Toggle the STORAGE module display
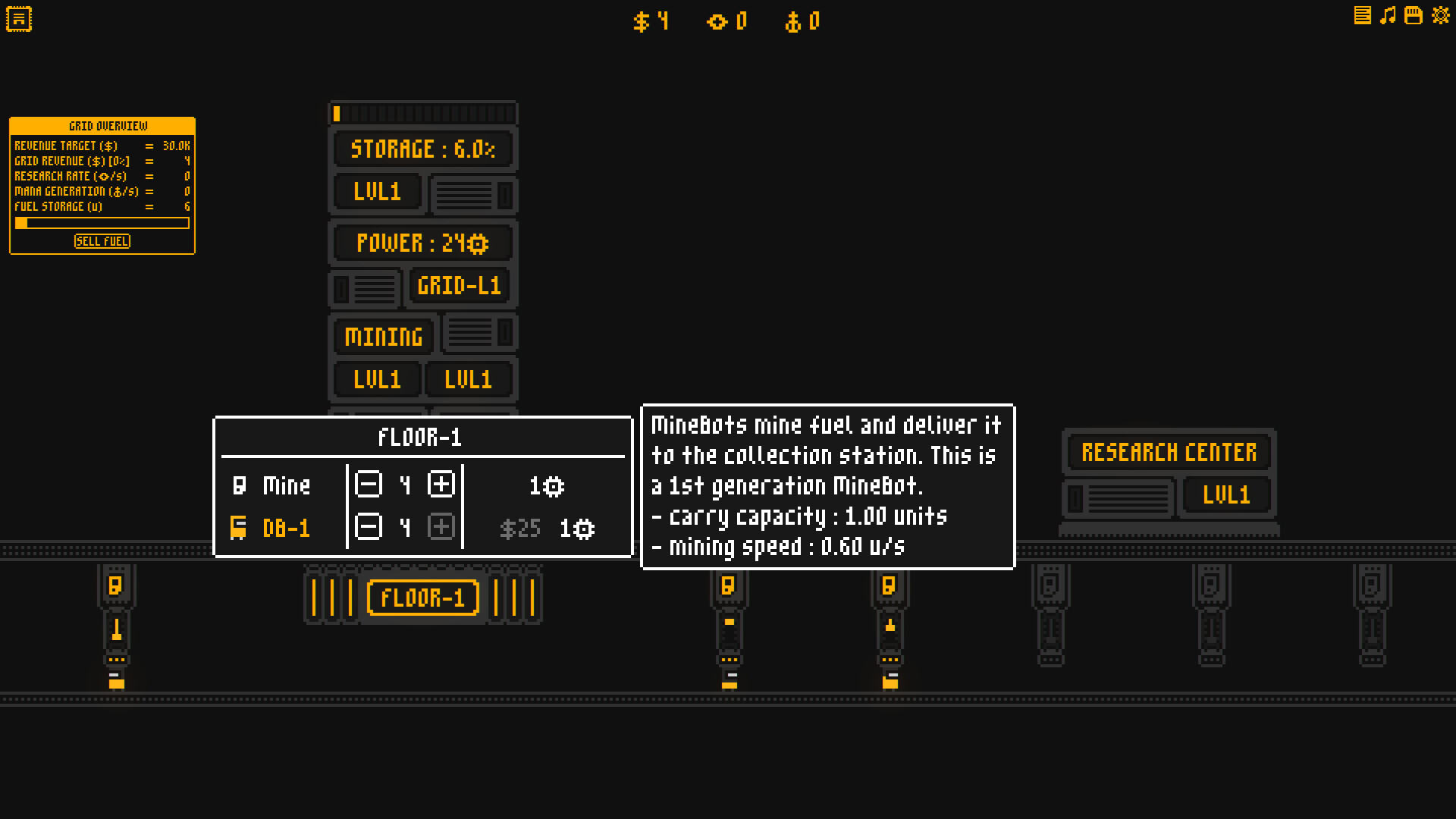The height and width of the screenshot is (819, 1456). pos(422,149)
